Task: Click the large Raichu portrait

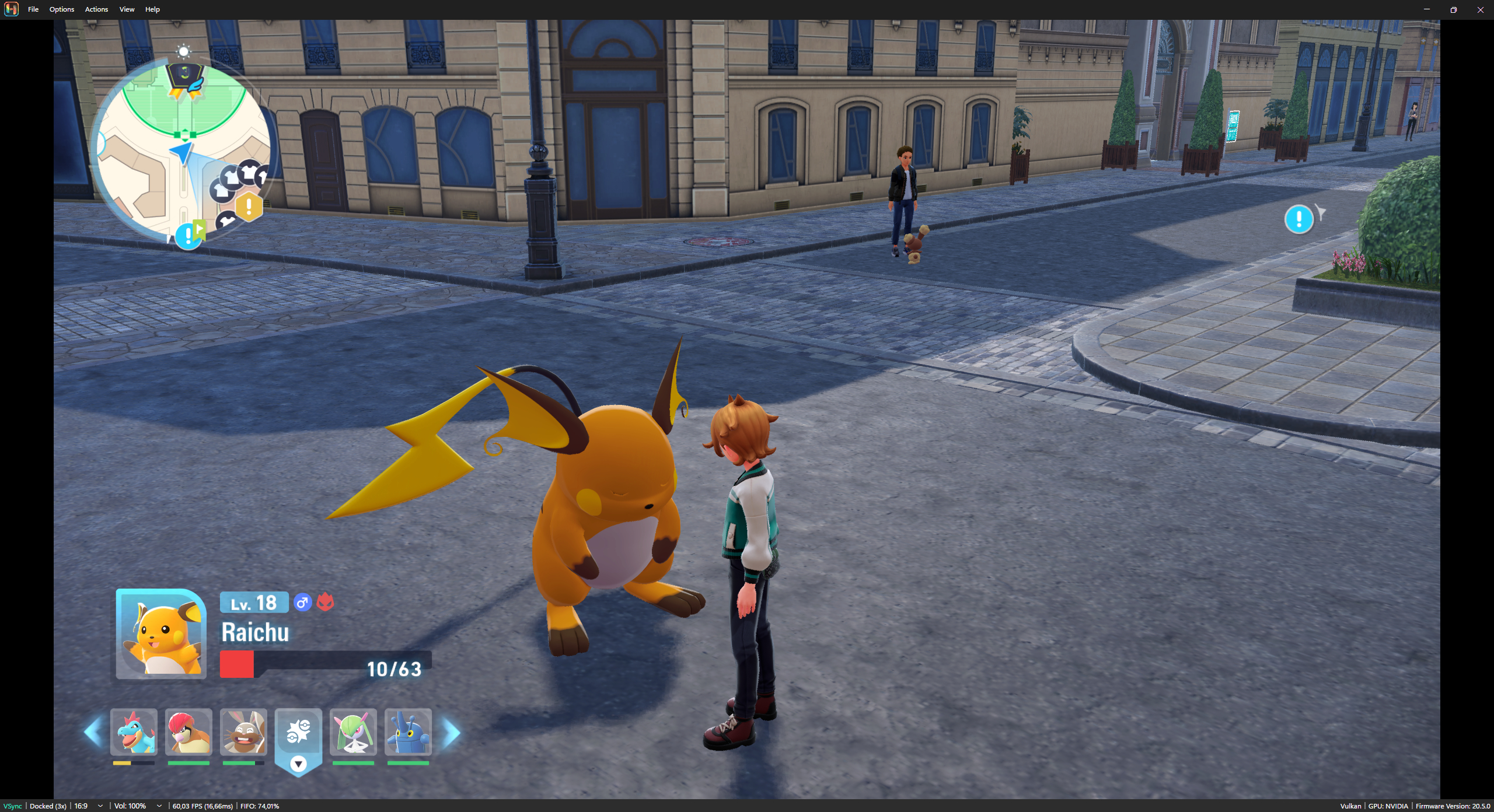Action: coord(161,634)
